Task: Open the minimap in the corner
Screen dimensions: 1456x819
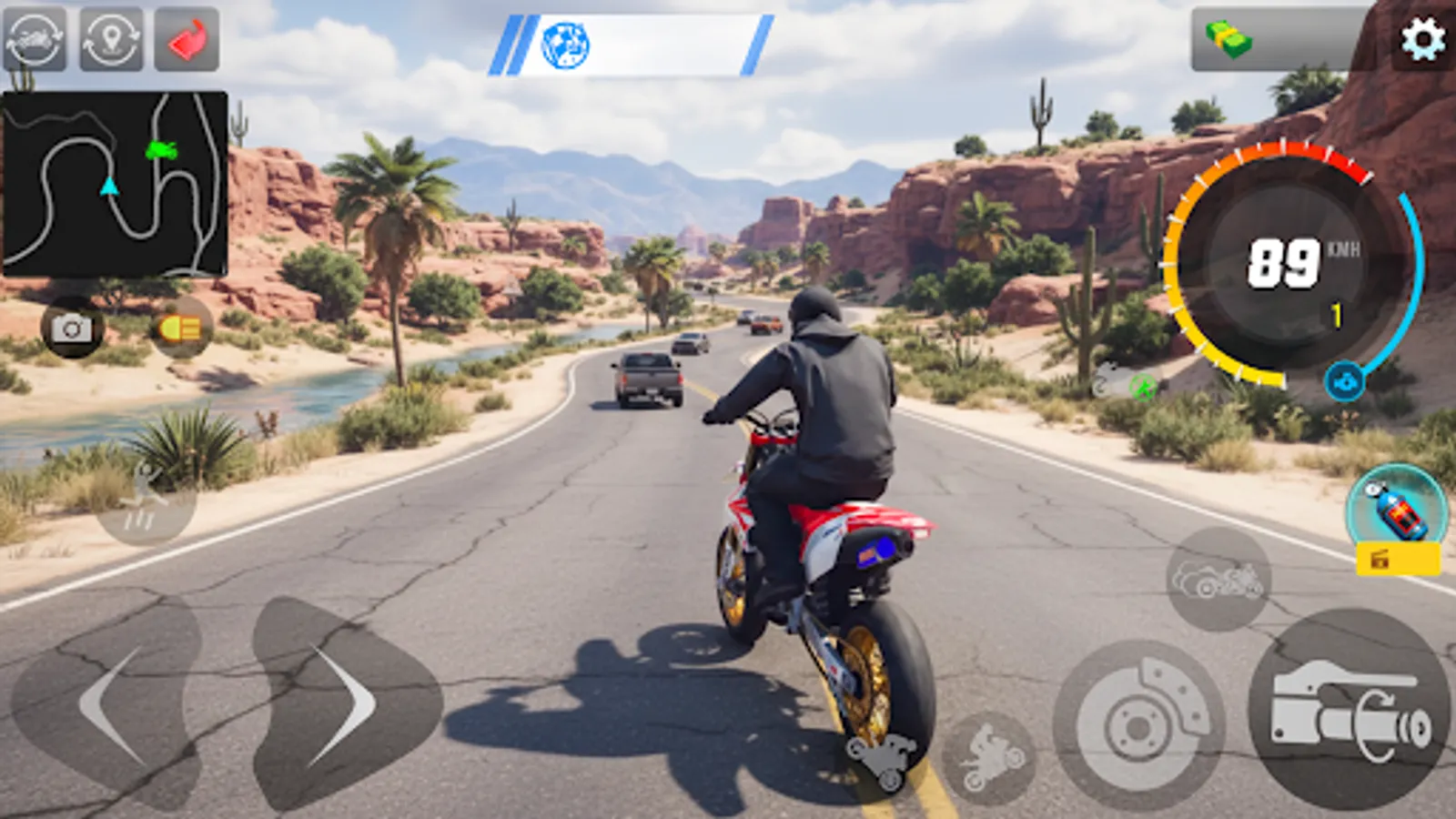Action: [x=114, y=177]
